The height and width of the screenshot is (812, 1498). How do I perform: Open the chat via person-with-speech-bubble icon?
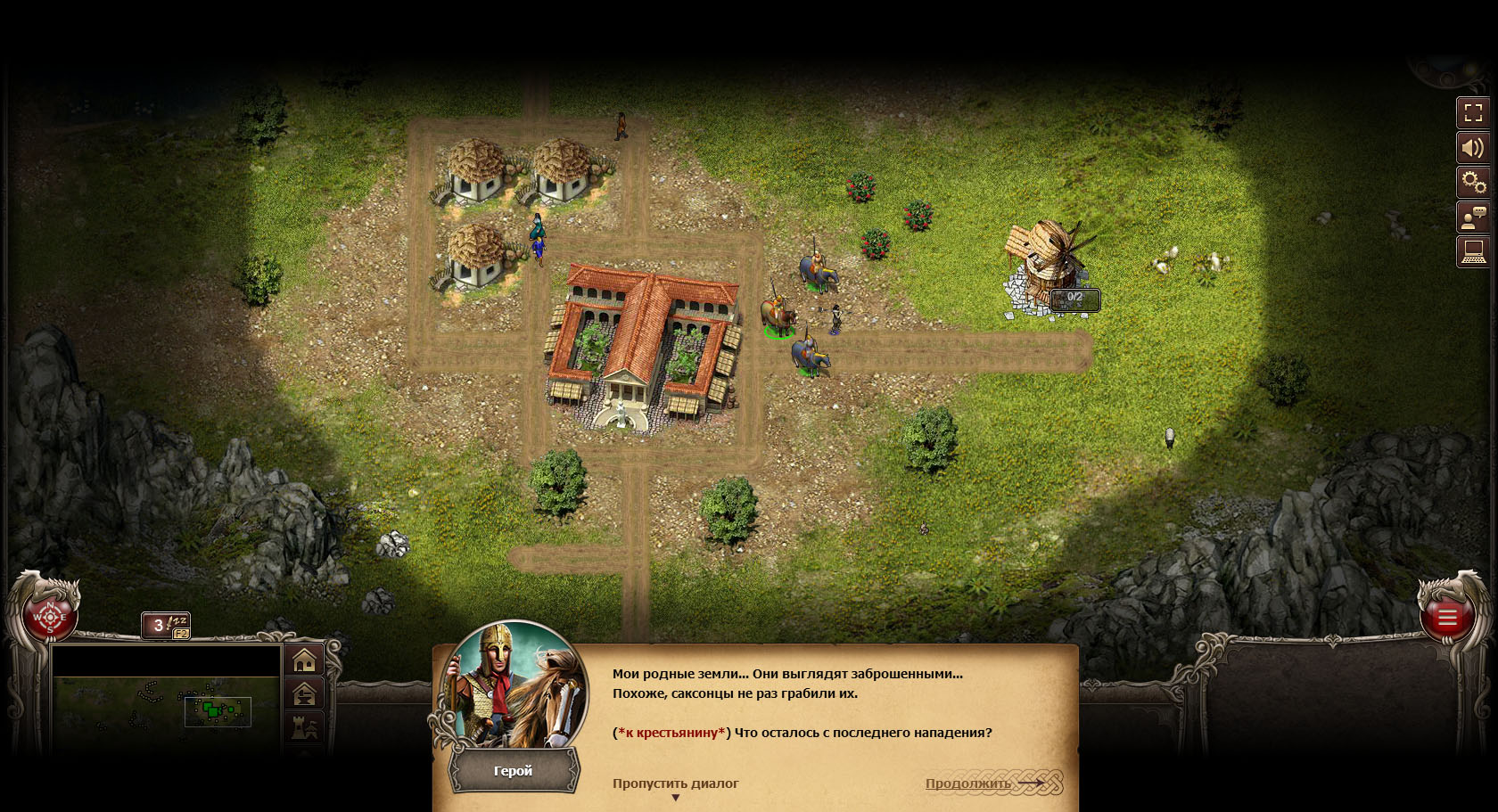(x=1473, y=217)
